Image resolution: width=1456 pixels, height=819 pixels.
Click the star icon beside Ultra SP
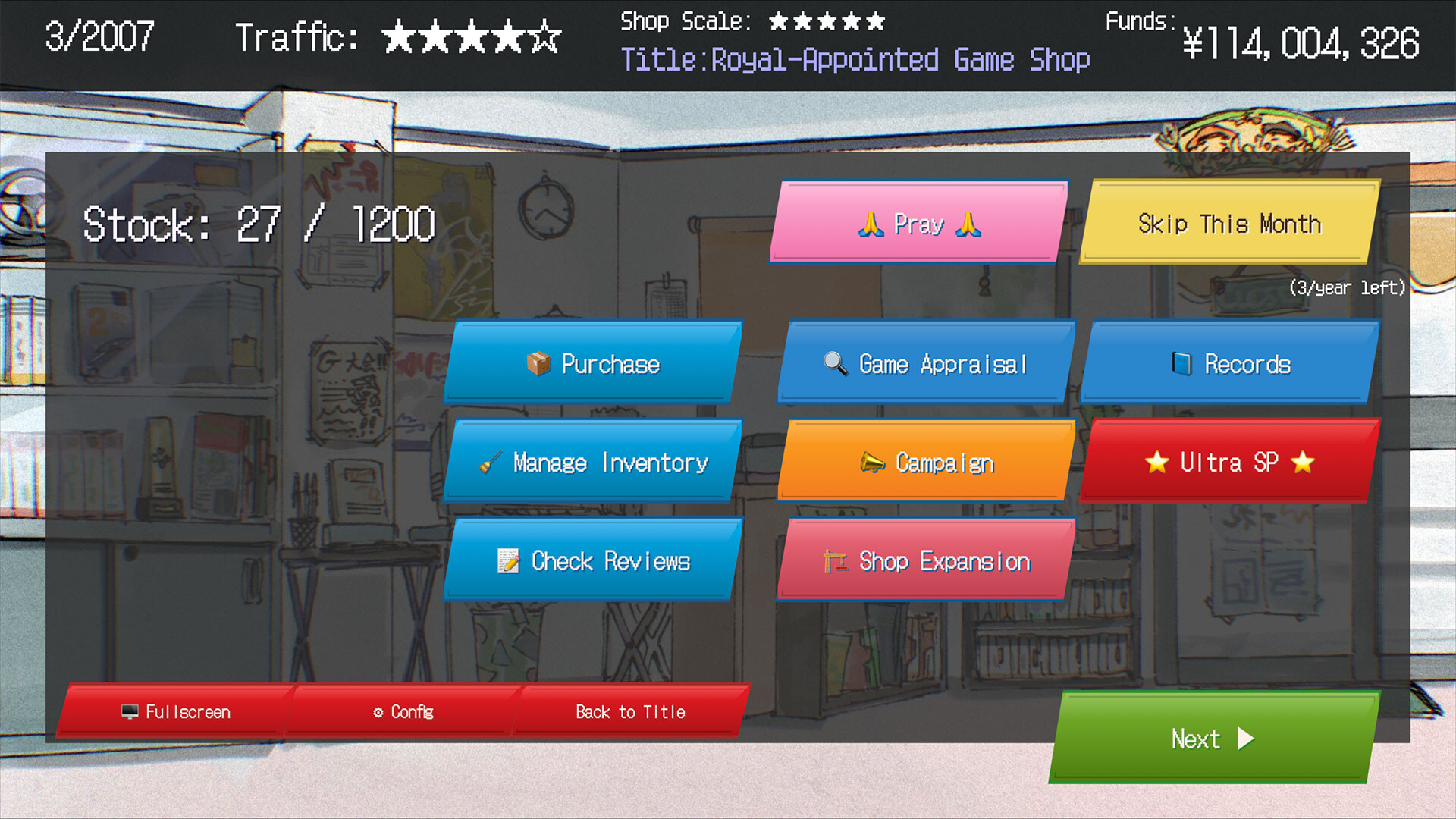click(1157, 463)
